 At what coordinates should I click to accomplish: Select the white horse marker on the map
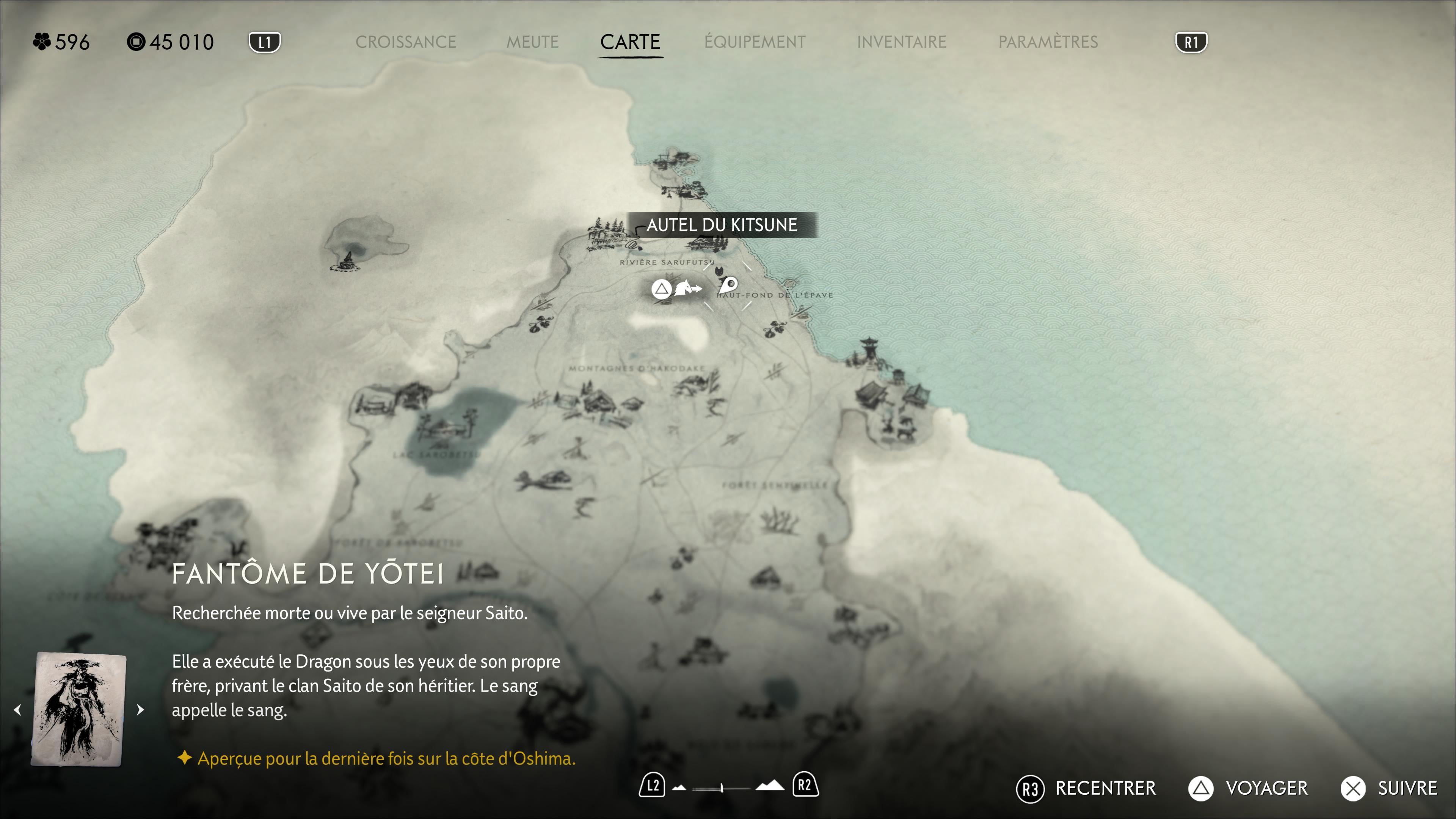tap(687, 288)
